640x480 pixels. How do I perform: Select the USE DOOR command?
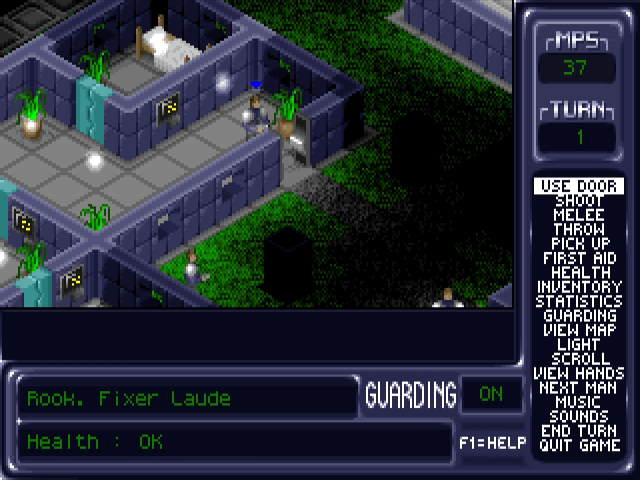579,186
